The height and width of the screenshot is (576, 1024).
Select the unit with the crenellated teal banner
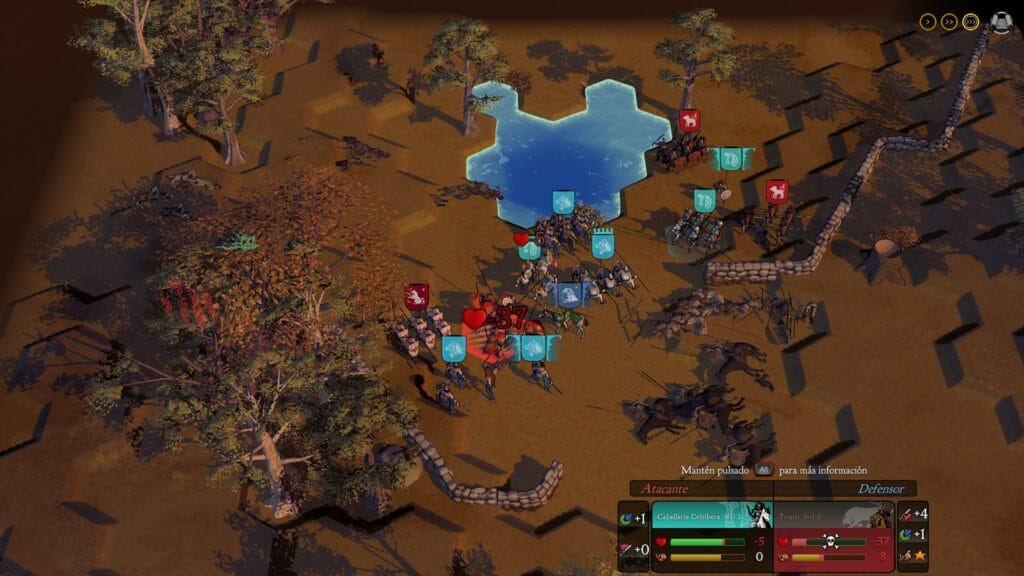[x=602, y=246]
